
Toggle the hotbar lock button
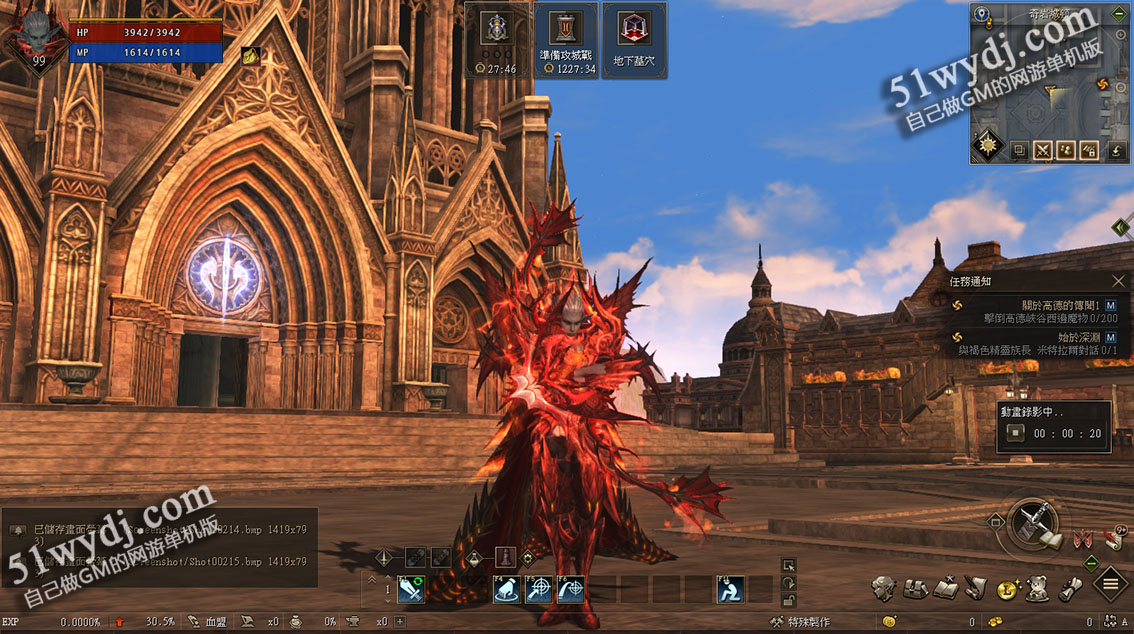[x=789, y=602]
